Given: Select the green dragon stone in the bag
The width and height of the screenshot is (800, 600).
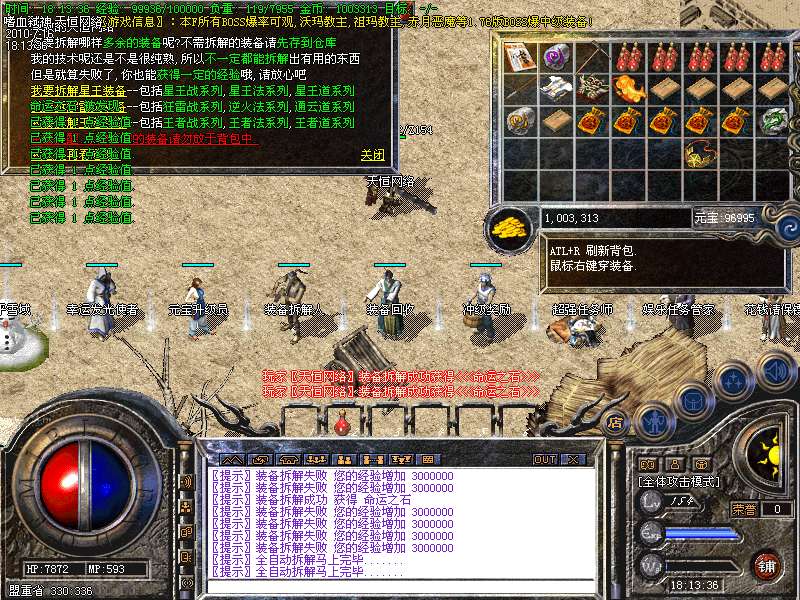Looking at the screenshot, I should pyautogui.click(x=773, y=121).
